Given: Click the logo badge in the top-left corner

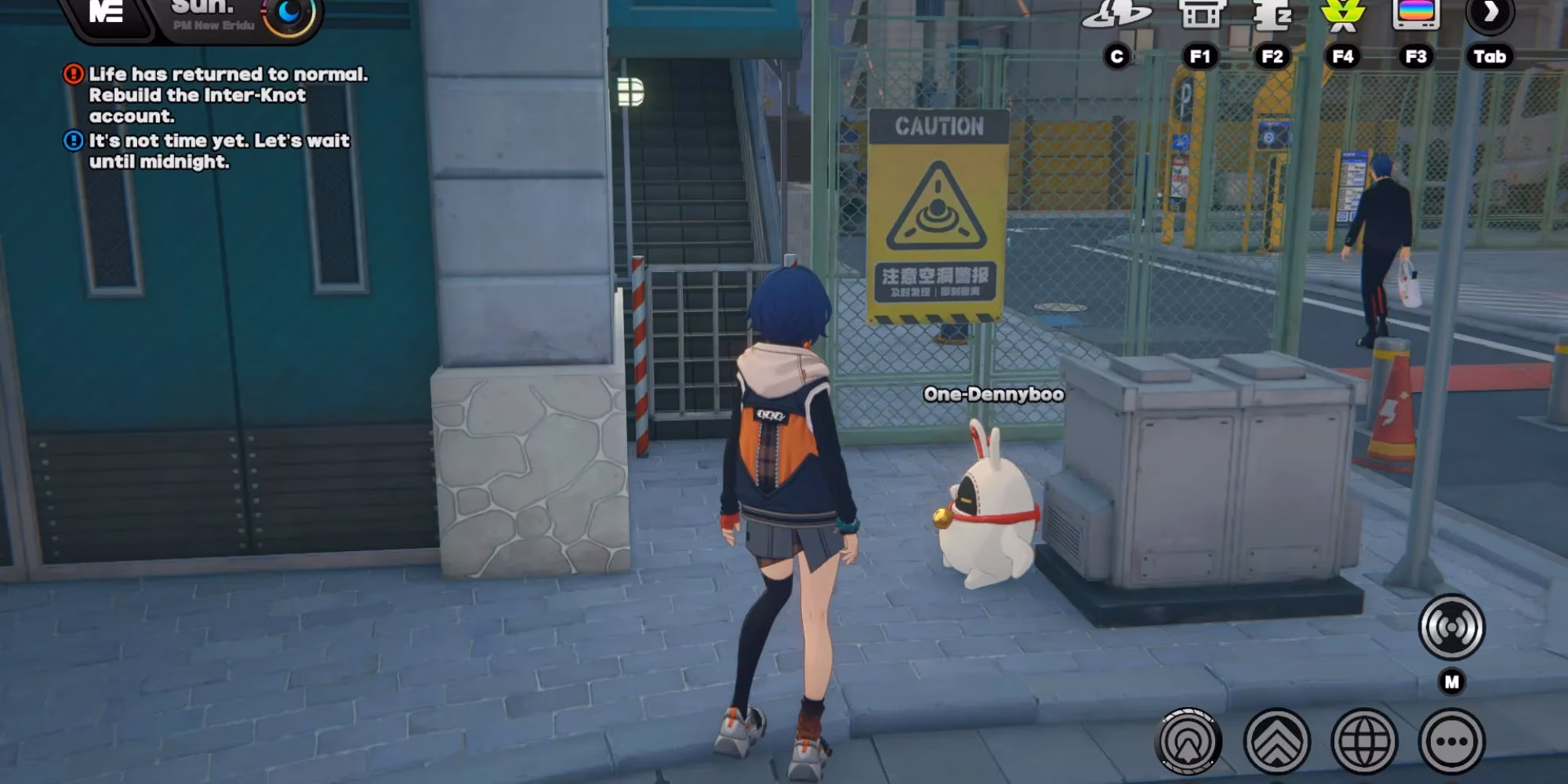Looking at the screenshot, I should [x=107, y=13].
